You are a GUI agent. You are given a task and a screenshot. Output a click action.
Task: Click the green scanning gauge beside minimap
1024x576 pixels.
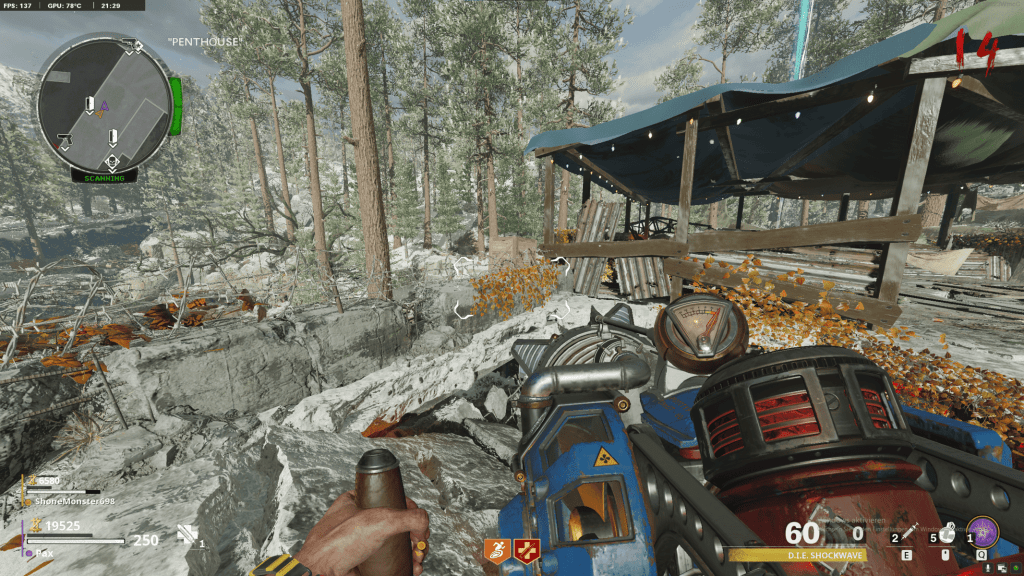tap(176, 107)
